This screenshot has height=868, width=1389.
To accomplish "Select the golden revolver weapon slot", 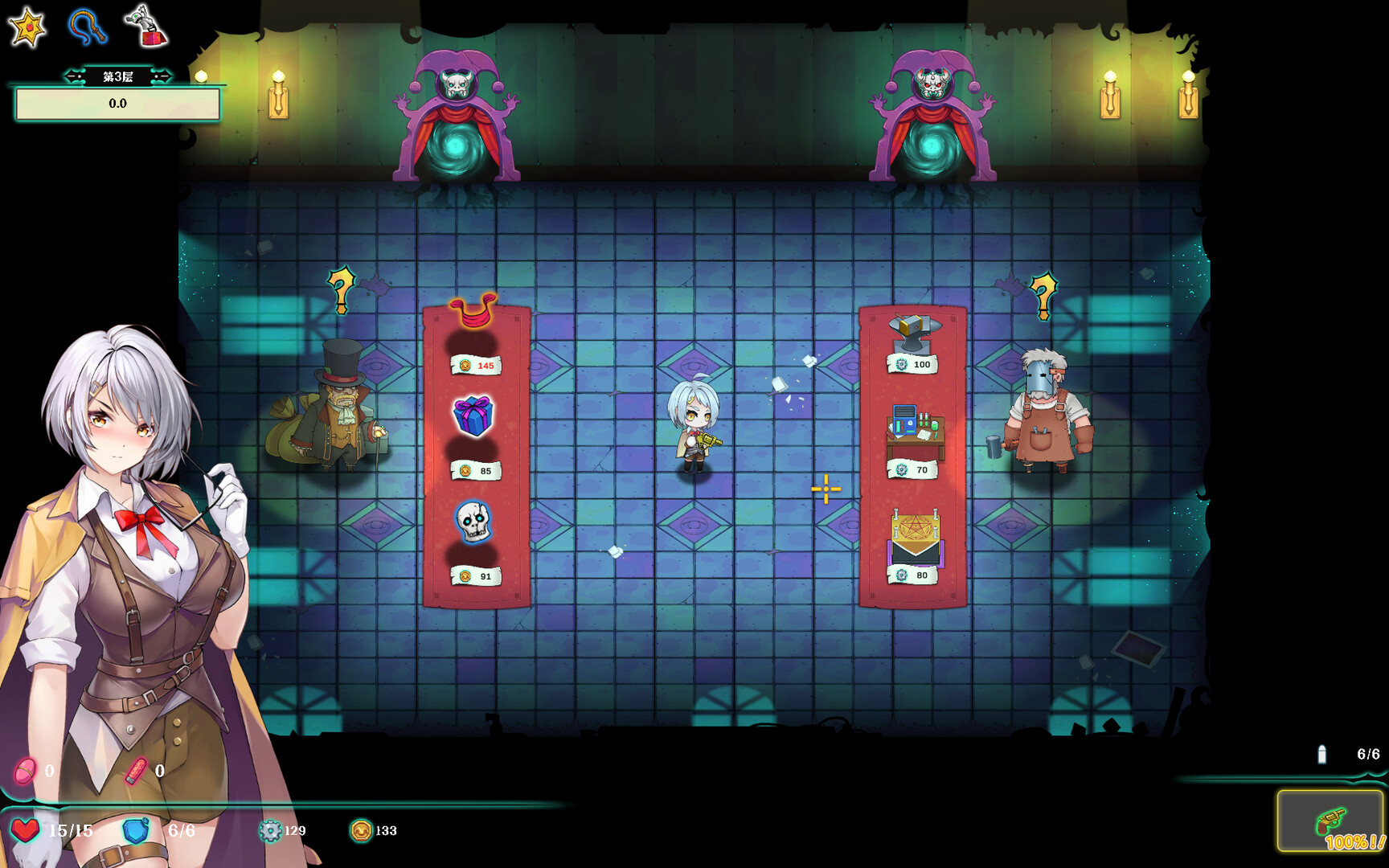I will [x=1330, y=821].
